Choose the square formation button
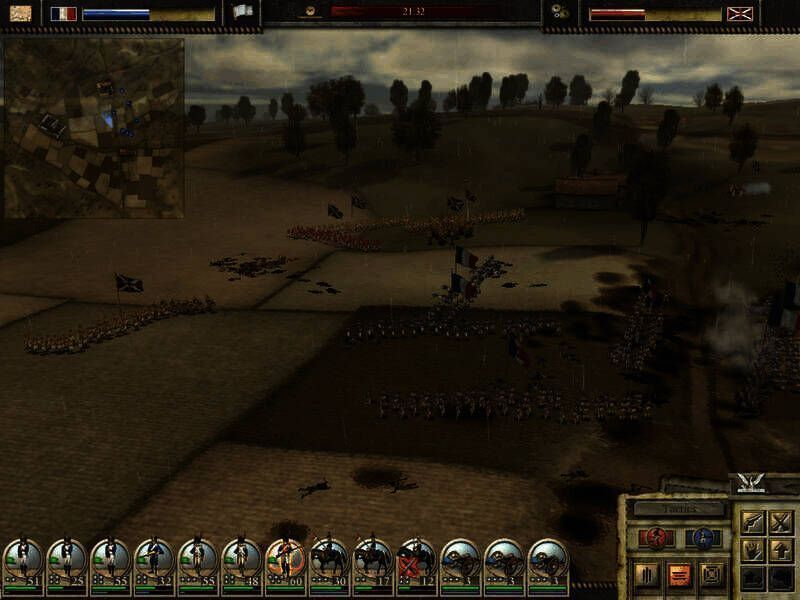Image resolution: width=800 pixels, height=600 pixels. [x=711, y=575]
